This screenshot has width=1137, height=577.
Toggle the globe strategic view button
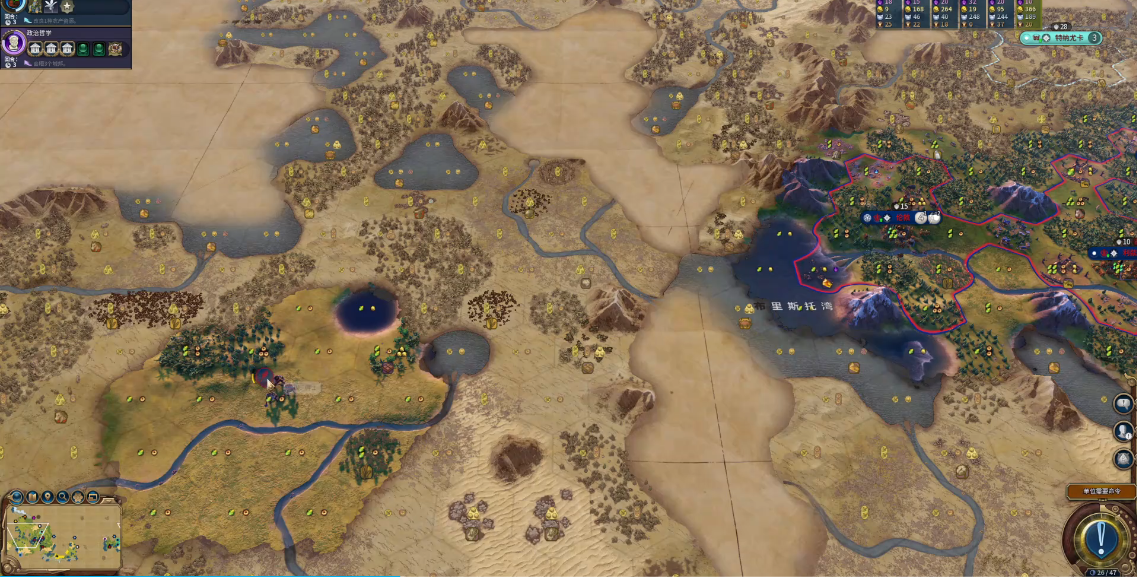(x=17, y=497)
